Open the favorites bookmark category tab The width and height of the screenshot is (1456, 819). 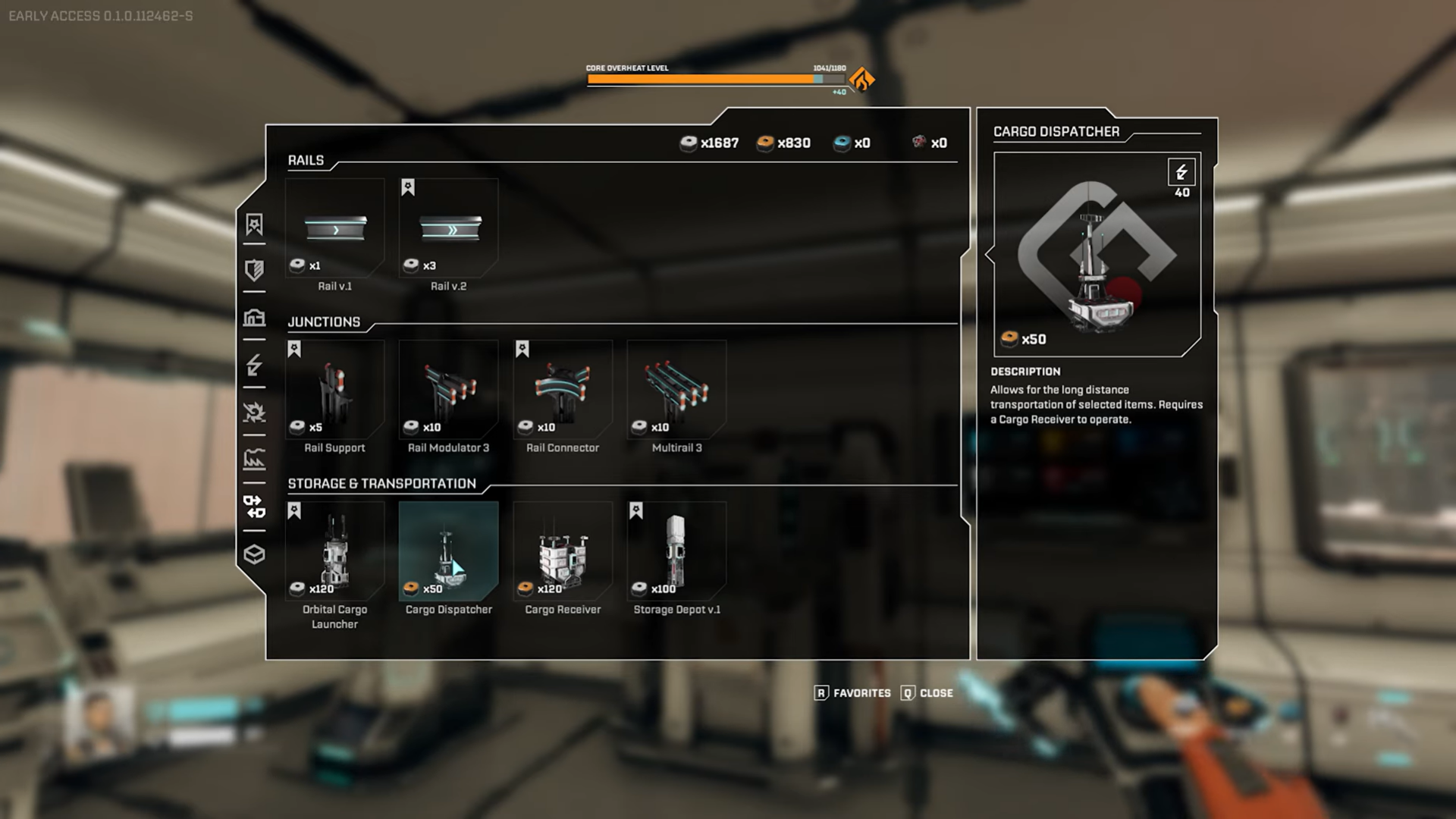tap(254, 224)
